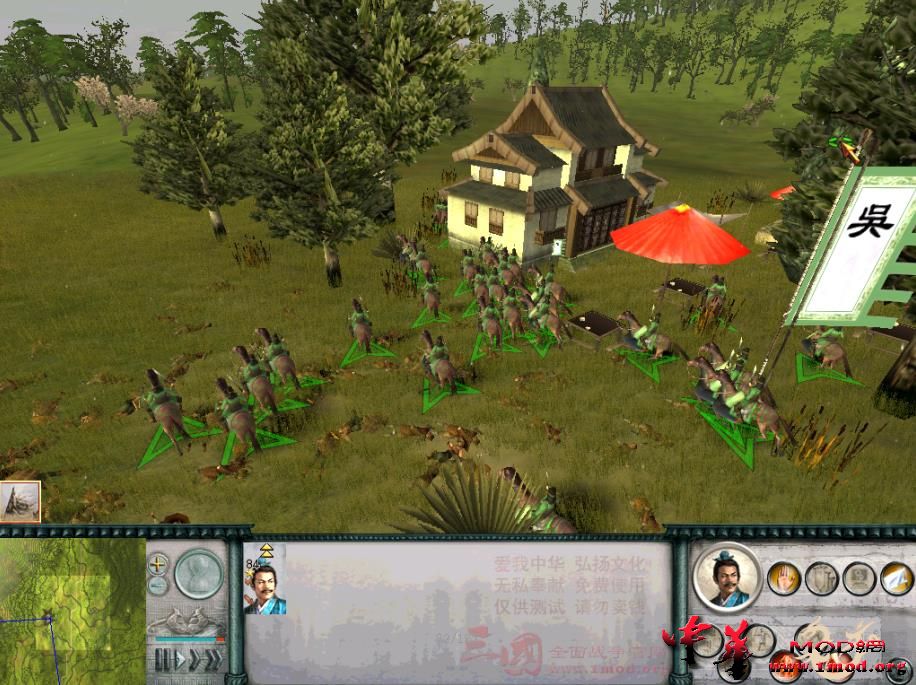Click the round hourglass emblem button

(x=200, y=575)
